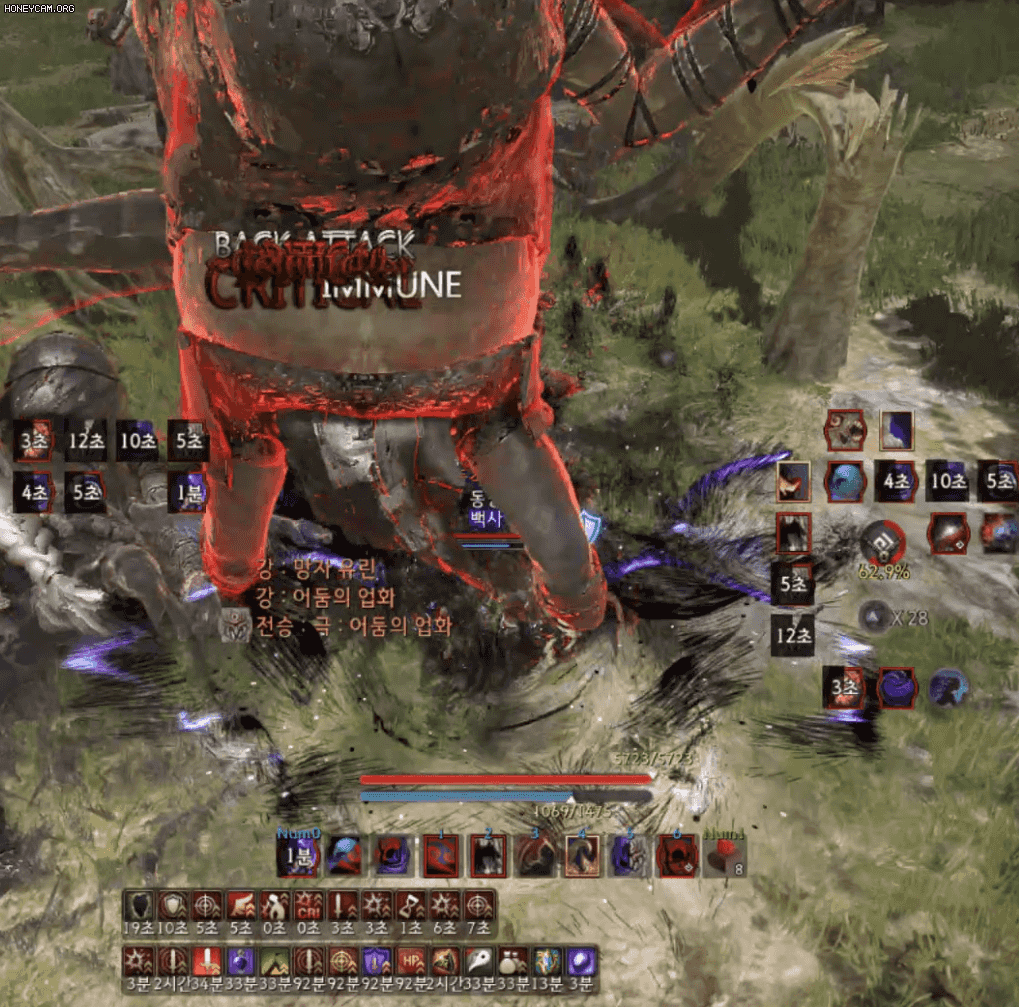Inspect the purple potion buff at 33분
The image size is (1019, 1007).
tap(240, 961)
